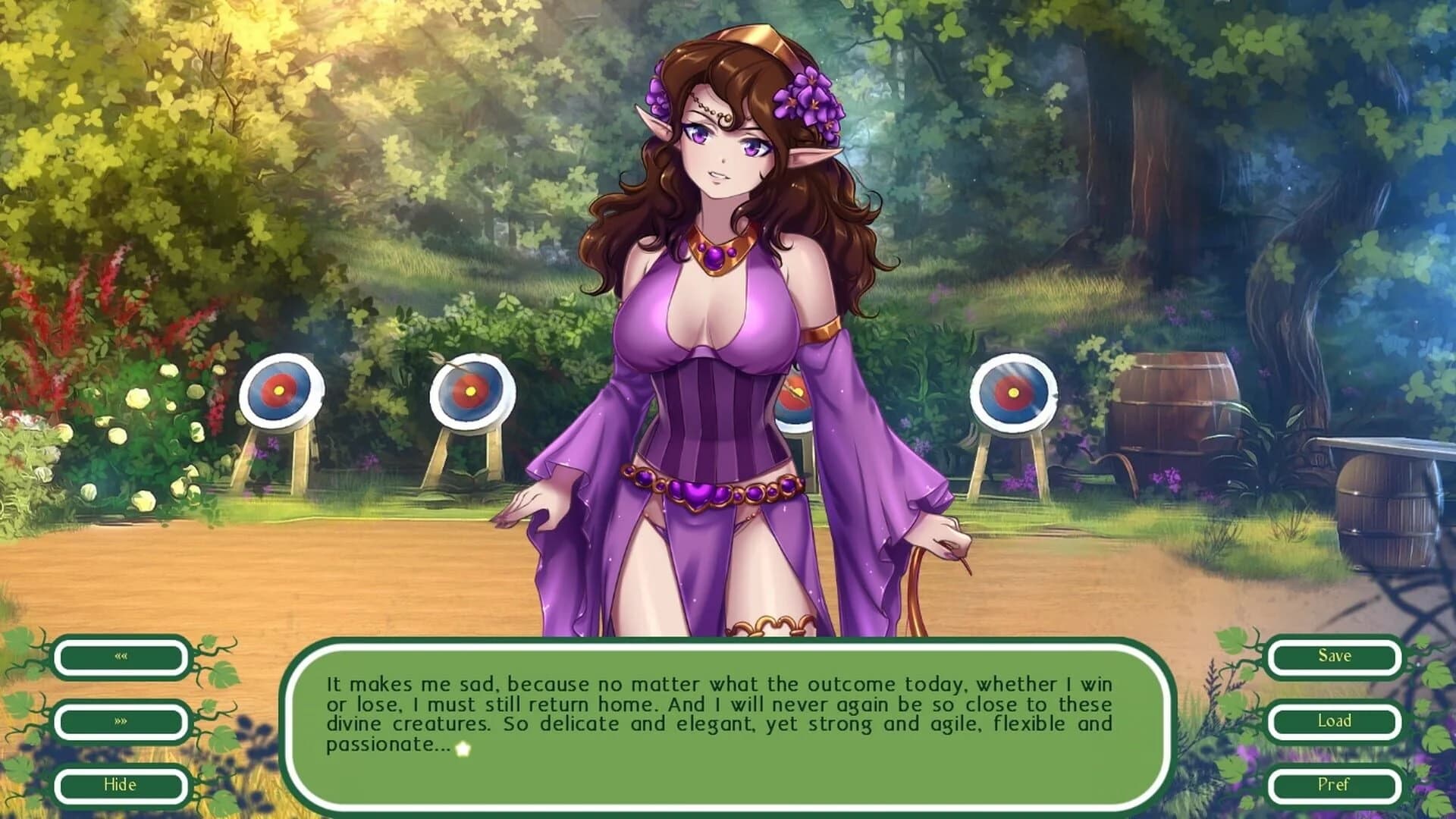Toggle auto-advance by clicking the »» control
This screenshot has height=819, width=1456.
pyautogui.click(x=121, y=721)
